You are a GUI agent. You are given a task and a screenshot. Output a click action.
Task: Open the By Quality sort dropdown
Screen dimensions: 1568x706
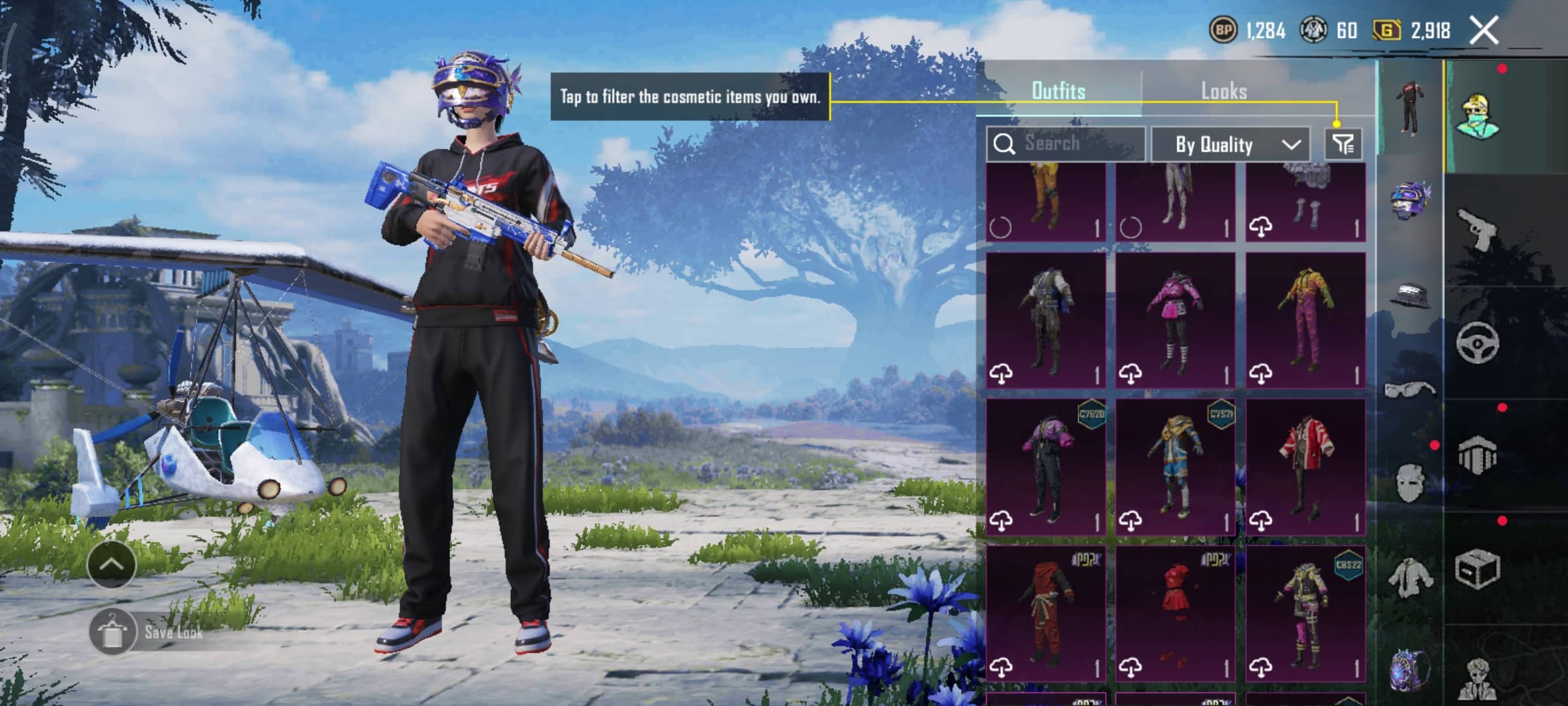pos(1230,144)
